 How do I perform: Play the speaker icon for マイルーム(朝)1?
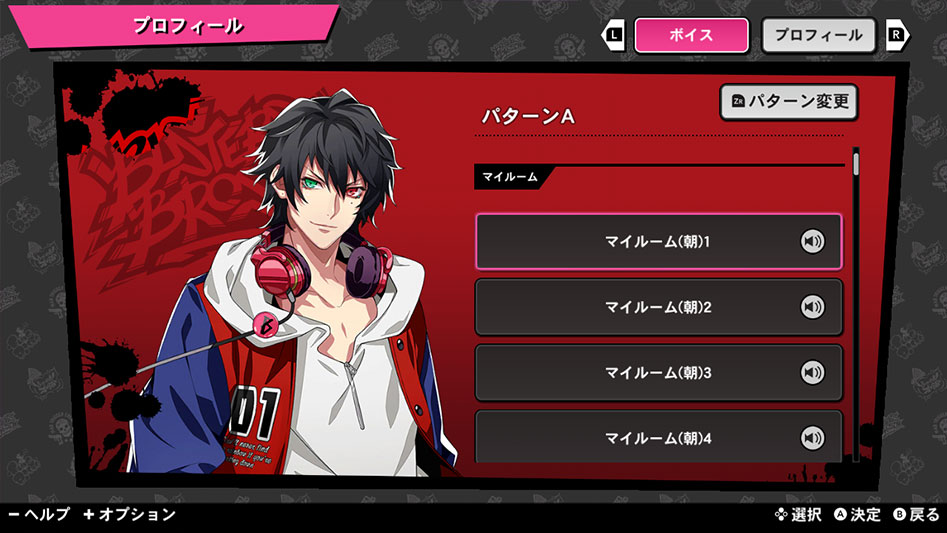click(812, 241)
